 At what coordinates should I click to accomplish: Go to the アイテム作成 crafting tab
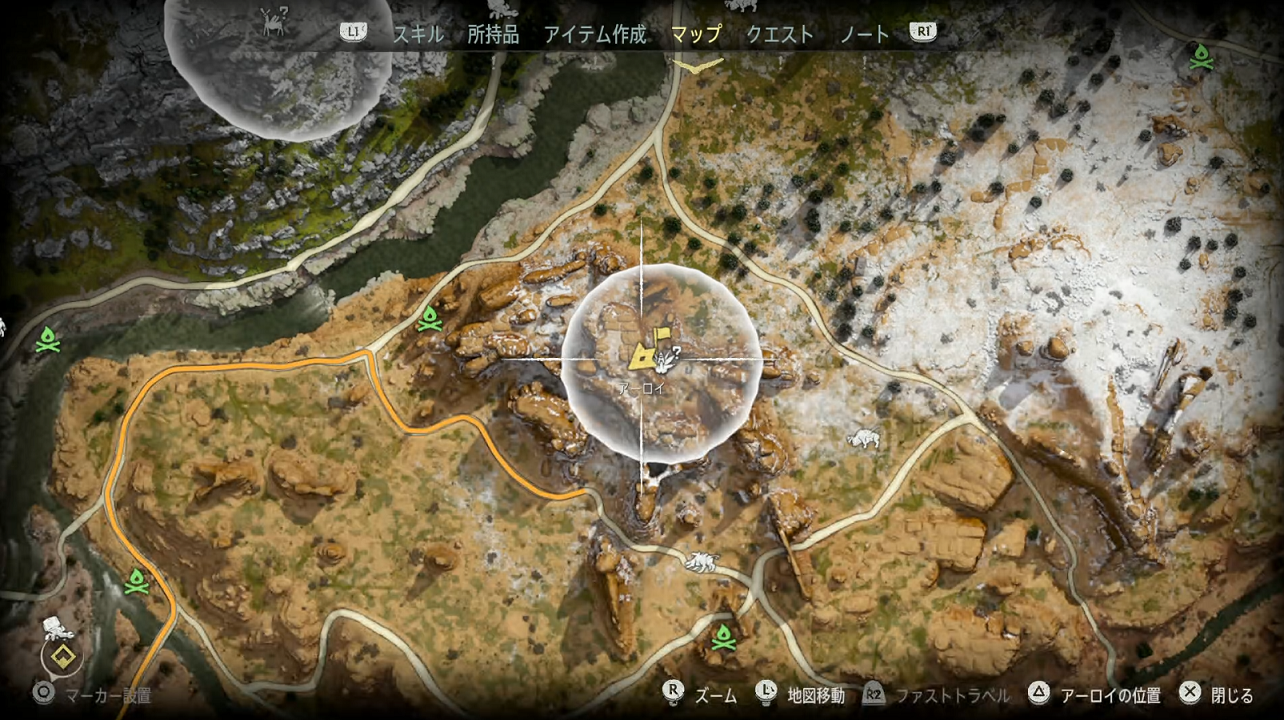tap(595, 34)
